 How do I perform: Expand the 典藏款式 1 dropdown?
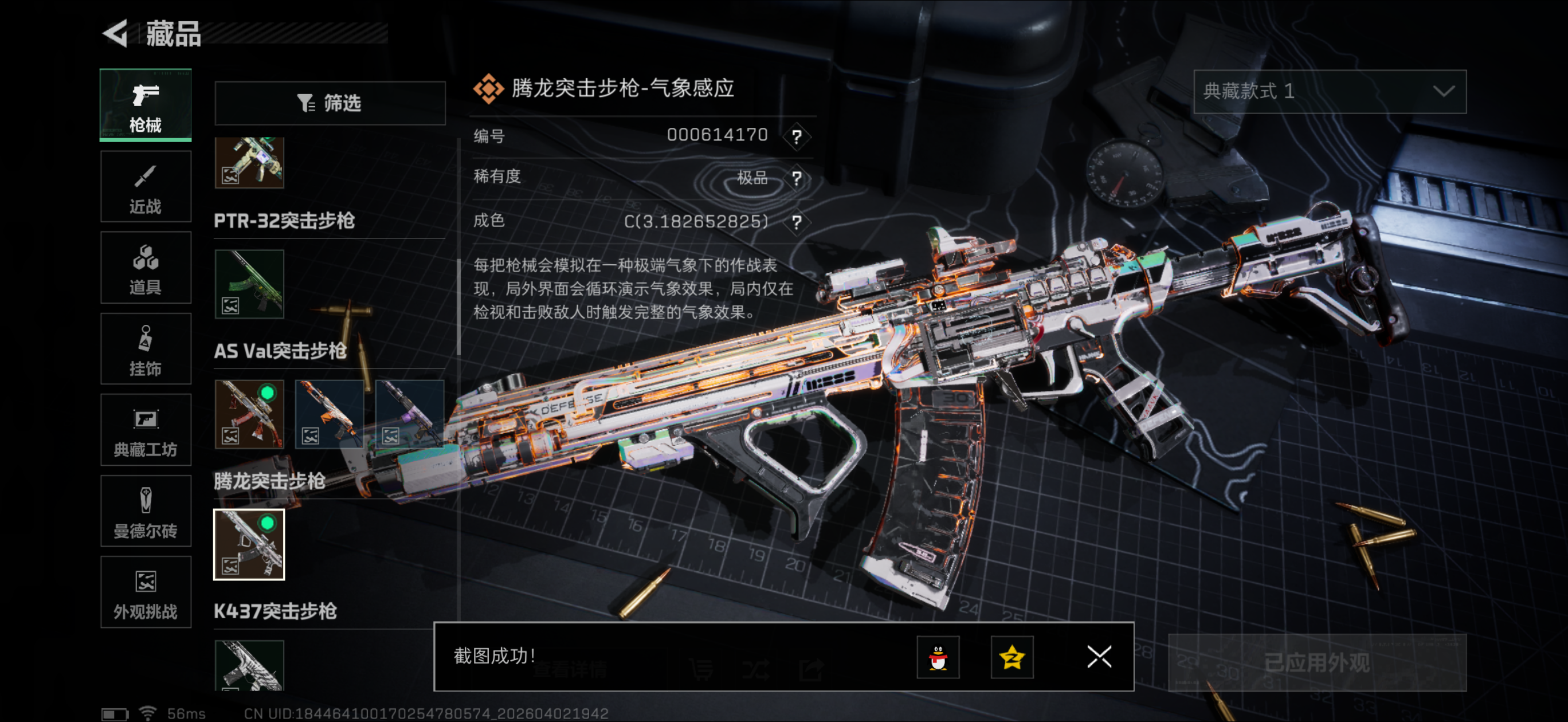(x=1330, y=91)
